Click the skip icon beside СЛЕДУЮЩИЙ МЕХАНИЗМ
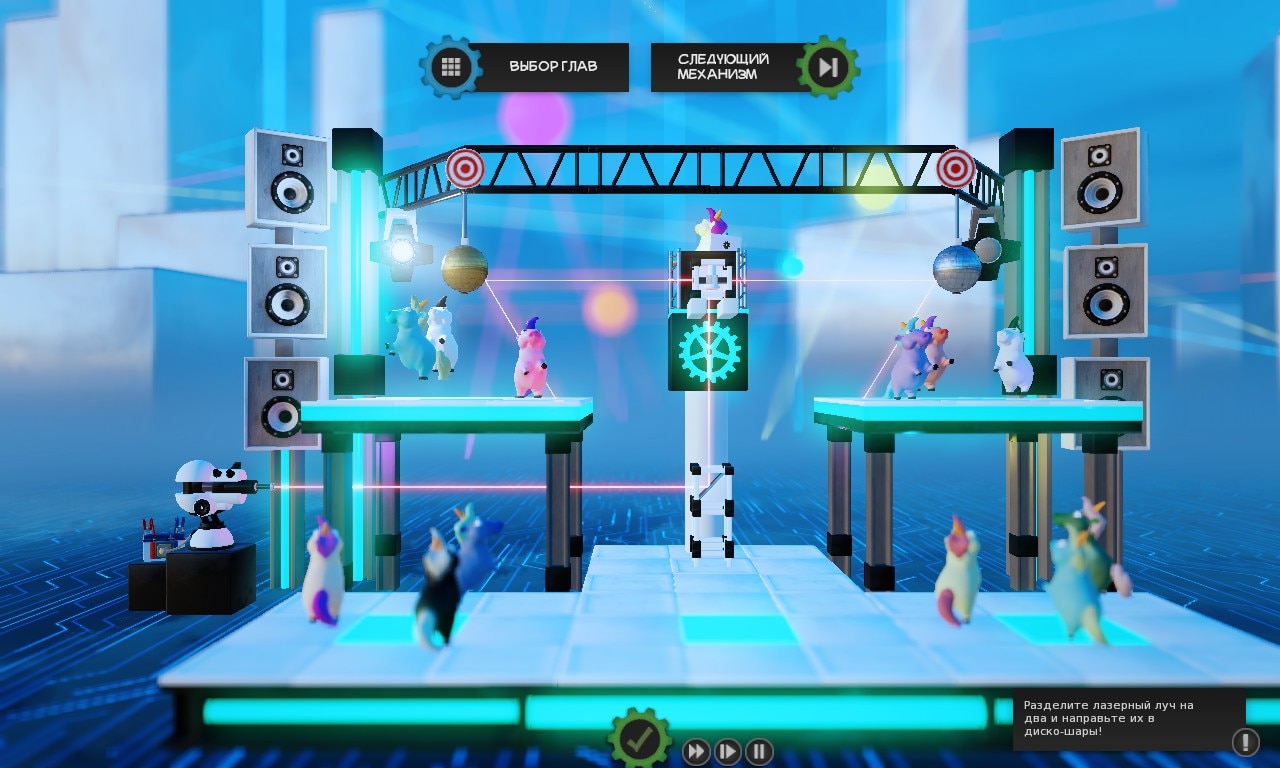 click(x=827, y=66)
